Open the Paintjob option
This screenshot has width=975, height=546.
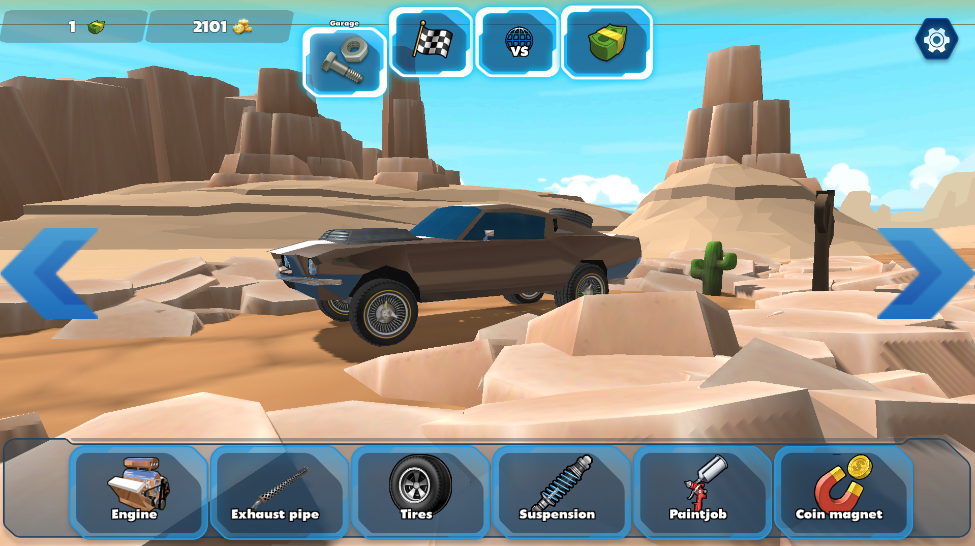tap(700, 490)
